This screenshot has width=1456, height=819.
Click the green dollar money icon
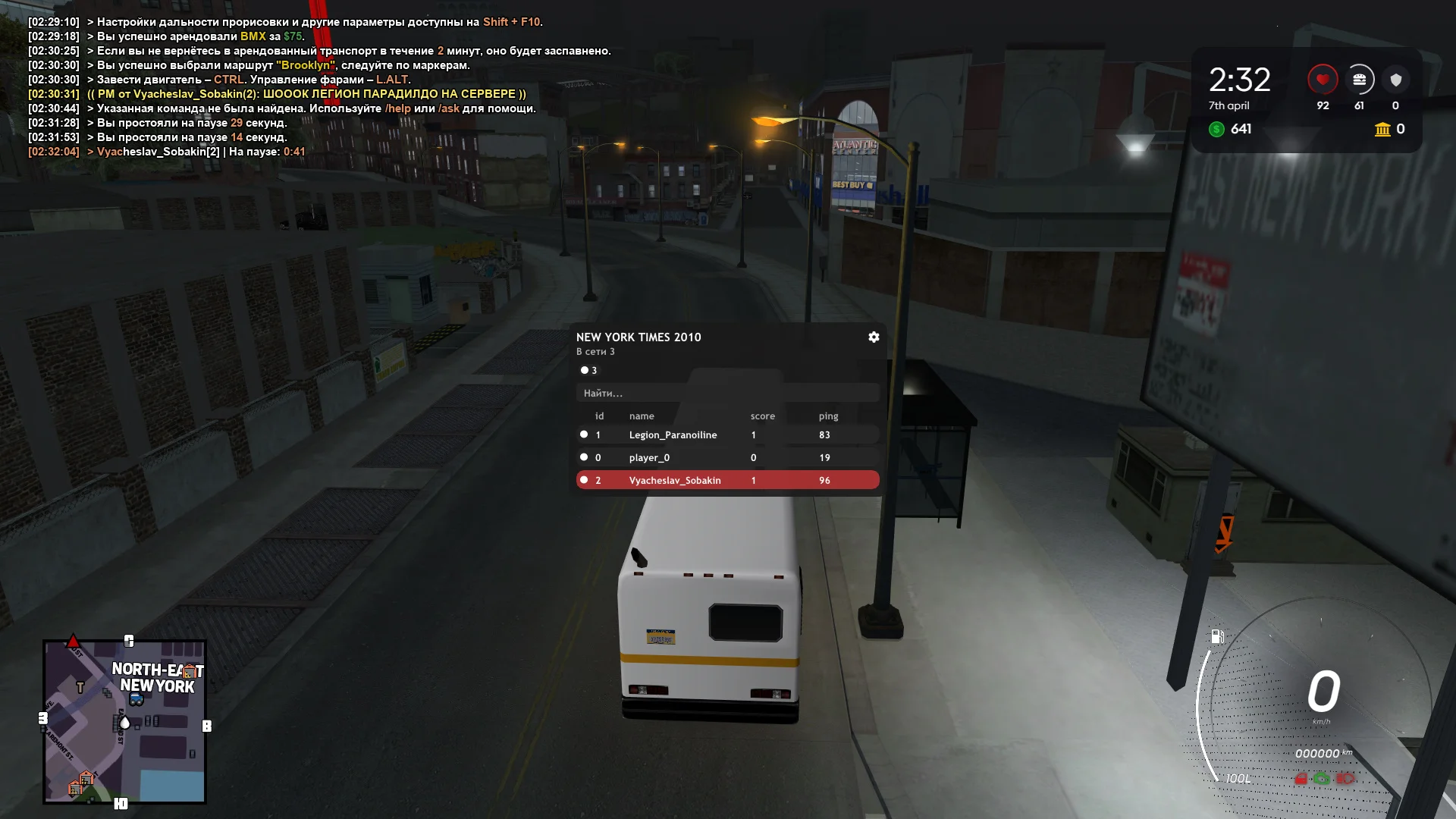coord(1217,130)
